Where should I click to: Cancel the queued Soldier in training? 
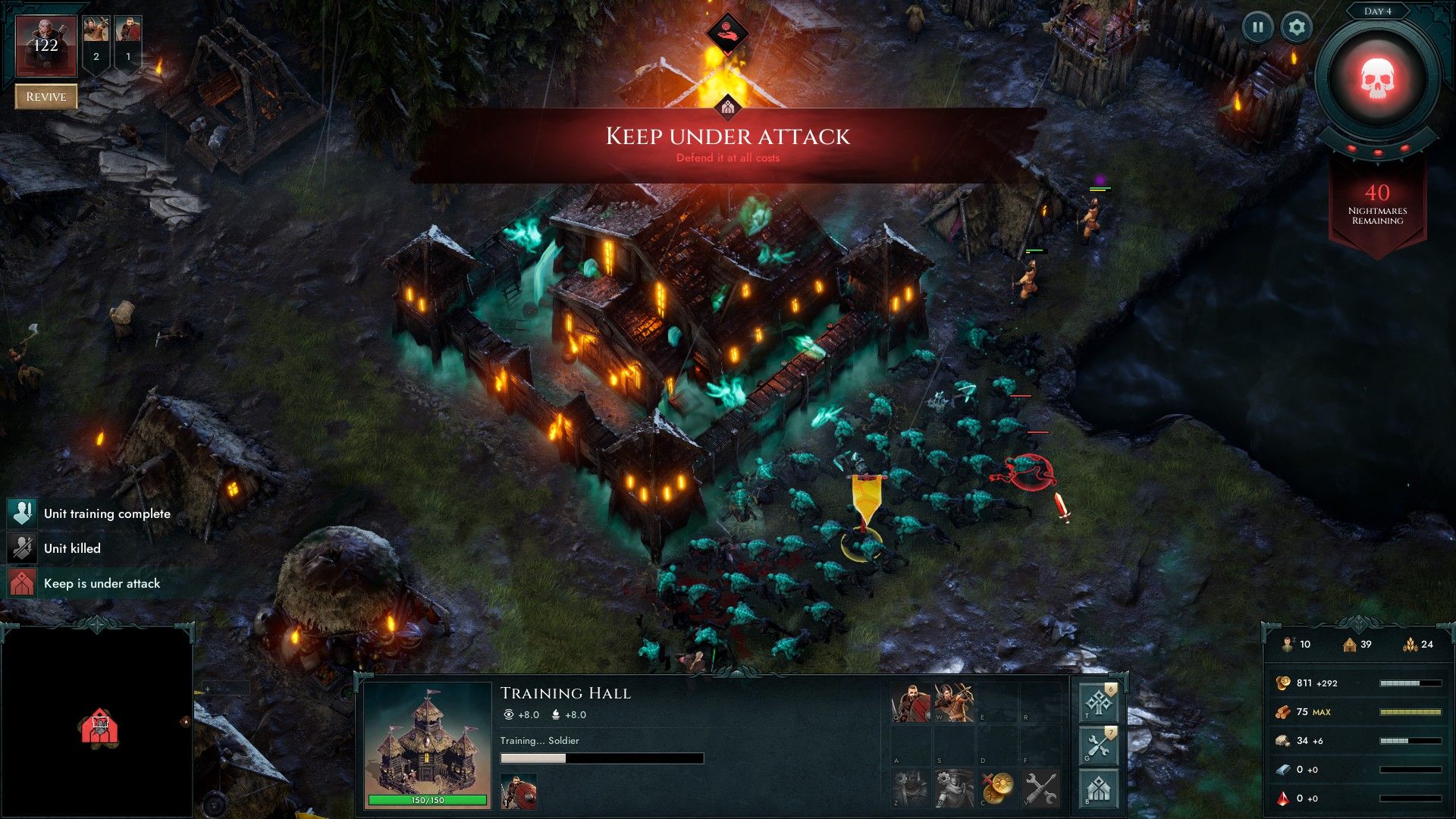pyautogui.click(x=519, y=792)
